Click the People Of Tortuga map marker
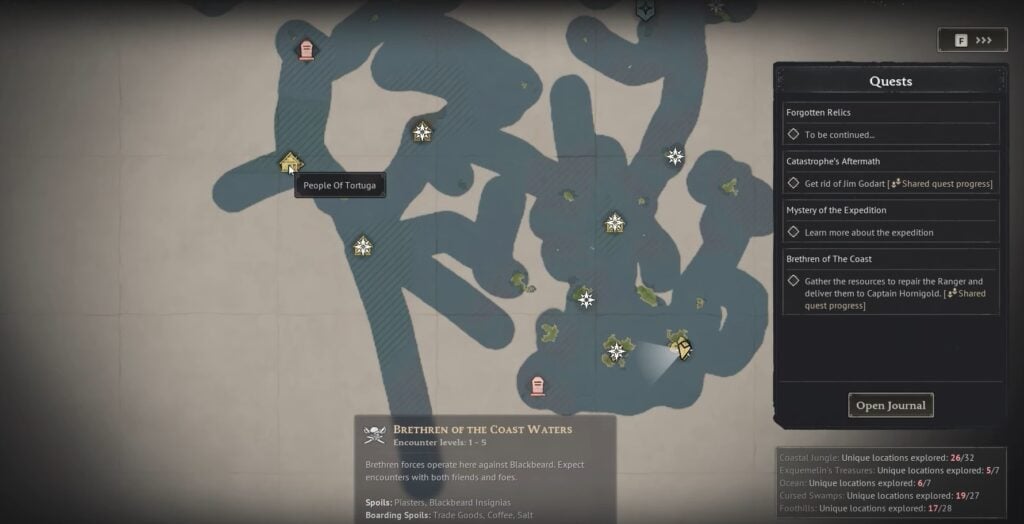The height and width of the screenshot is (524, 1024). point(290,162)
